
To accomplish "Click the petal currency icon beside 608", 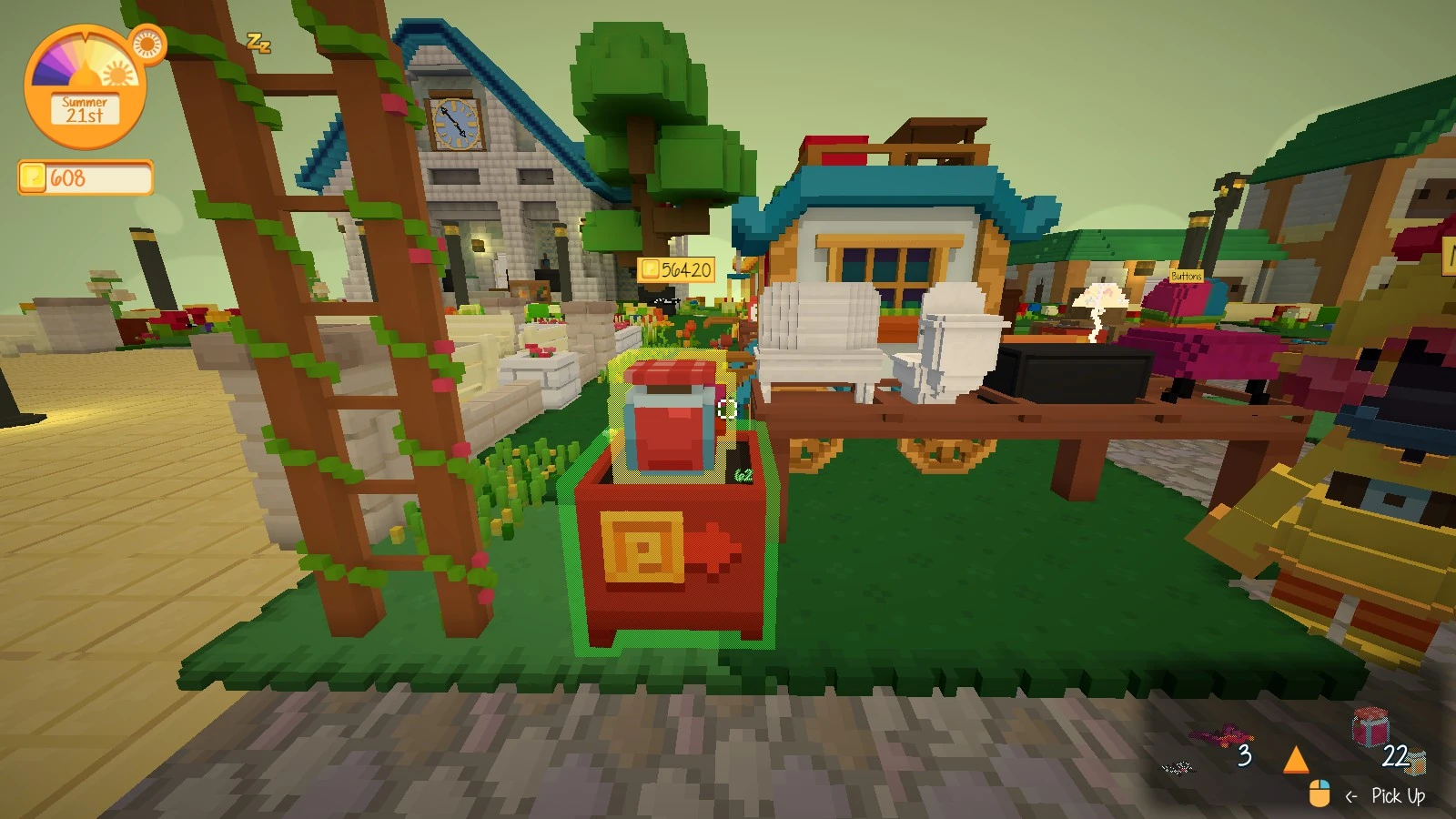I will (x=31, y=177).
